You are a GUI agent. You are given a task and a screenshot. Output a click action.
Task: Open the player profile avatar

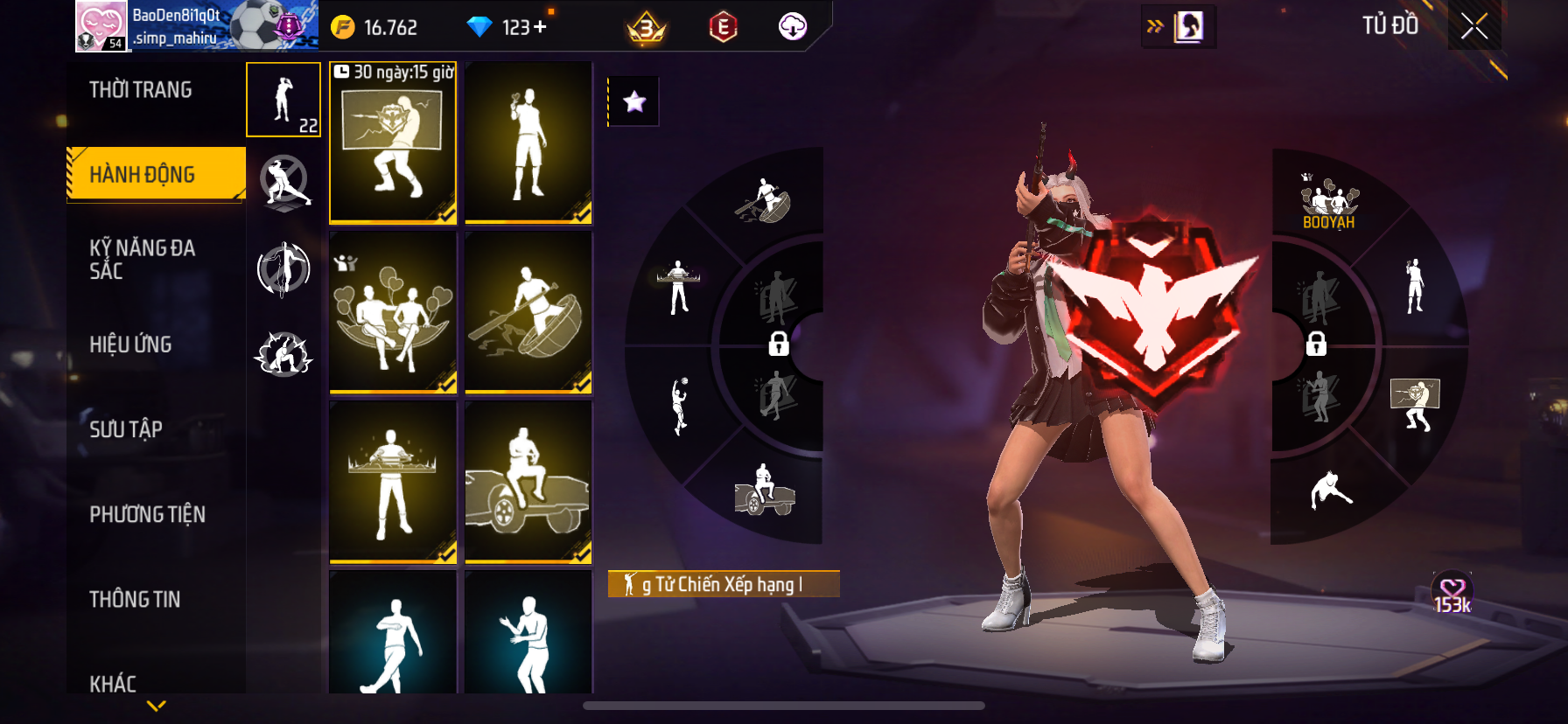[102, 26]
